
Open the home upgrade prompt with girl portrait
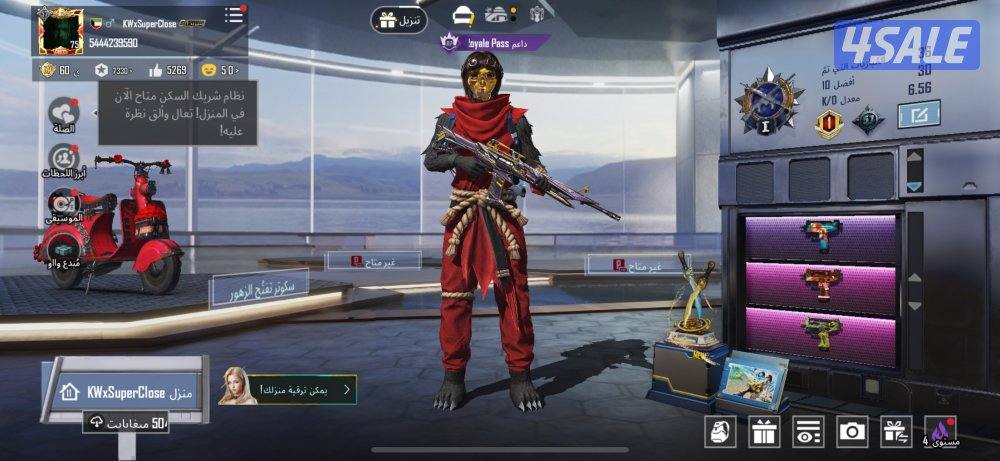coord(288,389)
